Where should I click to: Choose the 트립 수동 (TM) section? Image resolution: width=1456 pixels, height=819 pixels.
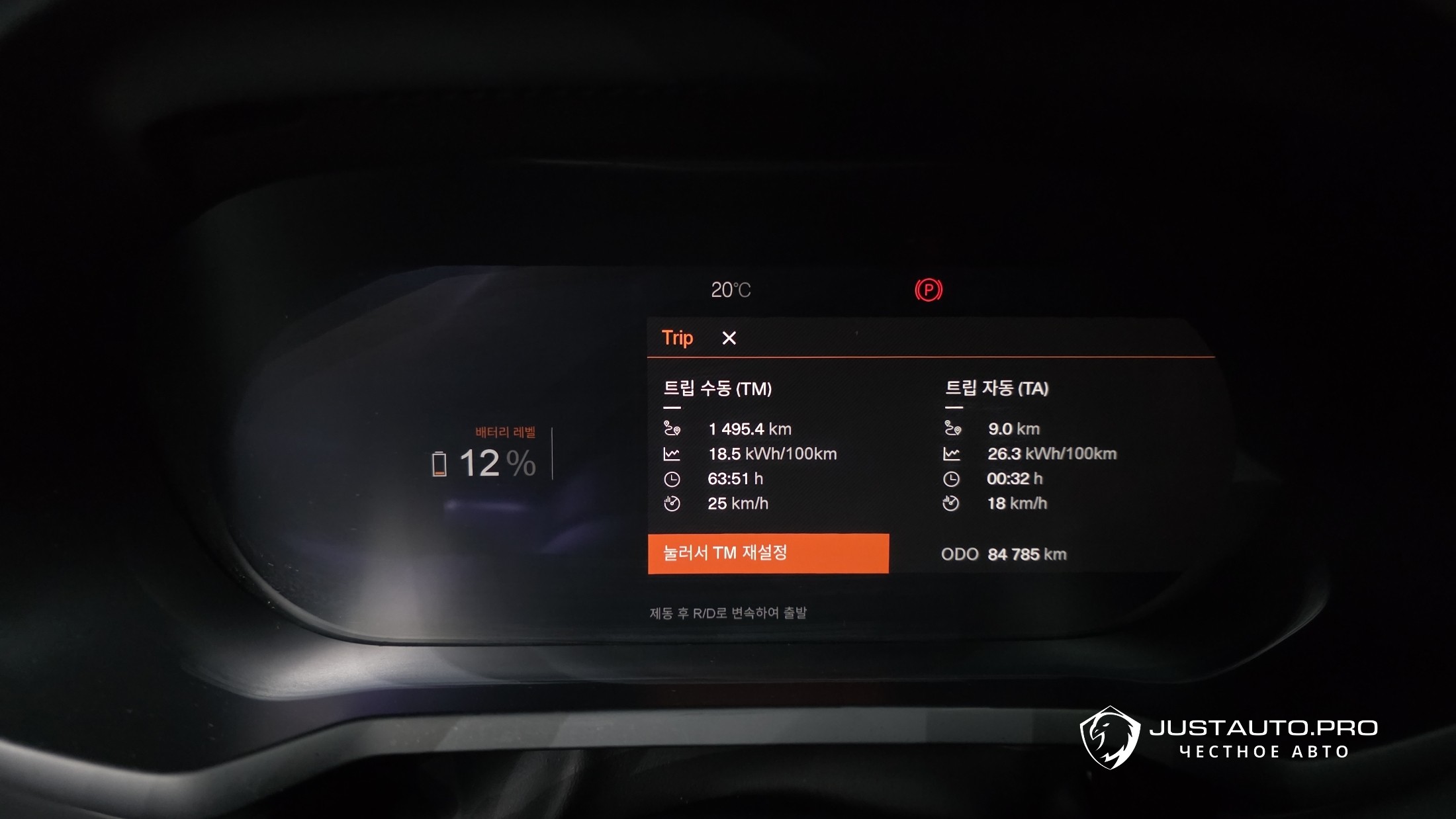tap(717, 389)
